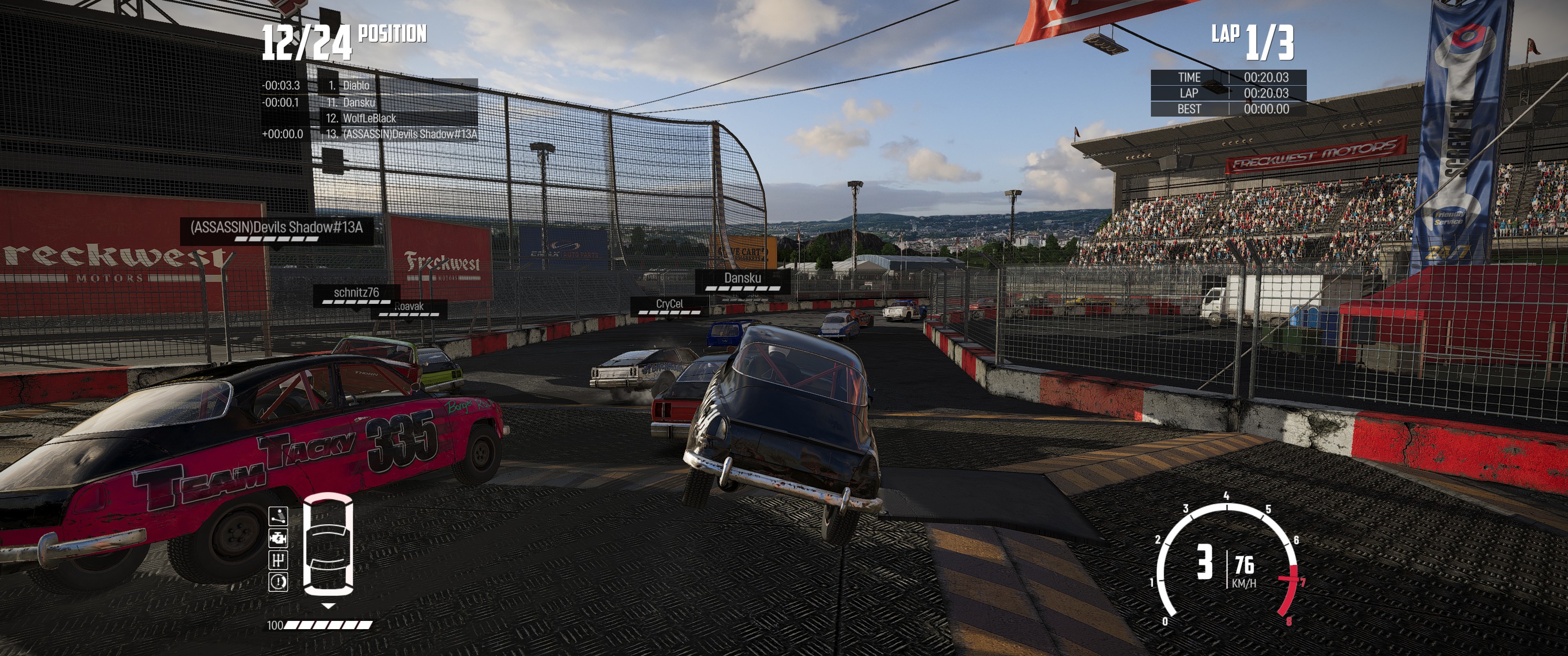Viewport: 1568px width, 656px height.
Task: Click the CryCel driver name tag
Action: pyautogui.click(x=669, y=304)
